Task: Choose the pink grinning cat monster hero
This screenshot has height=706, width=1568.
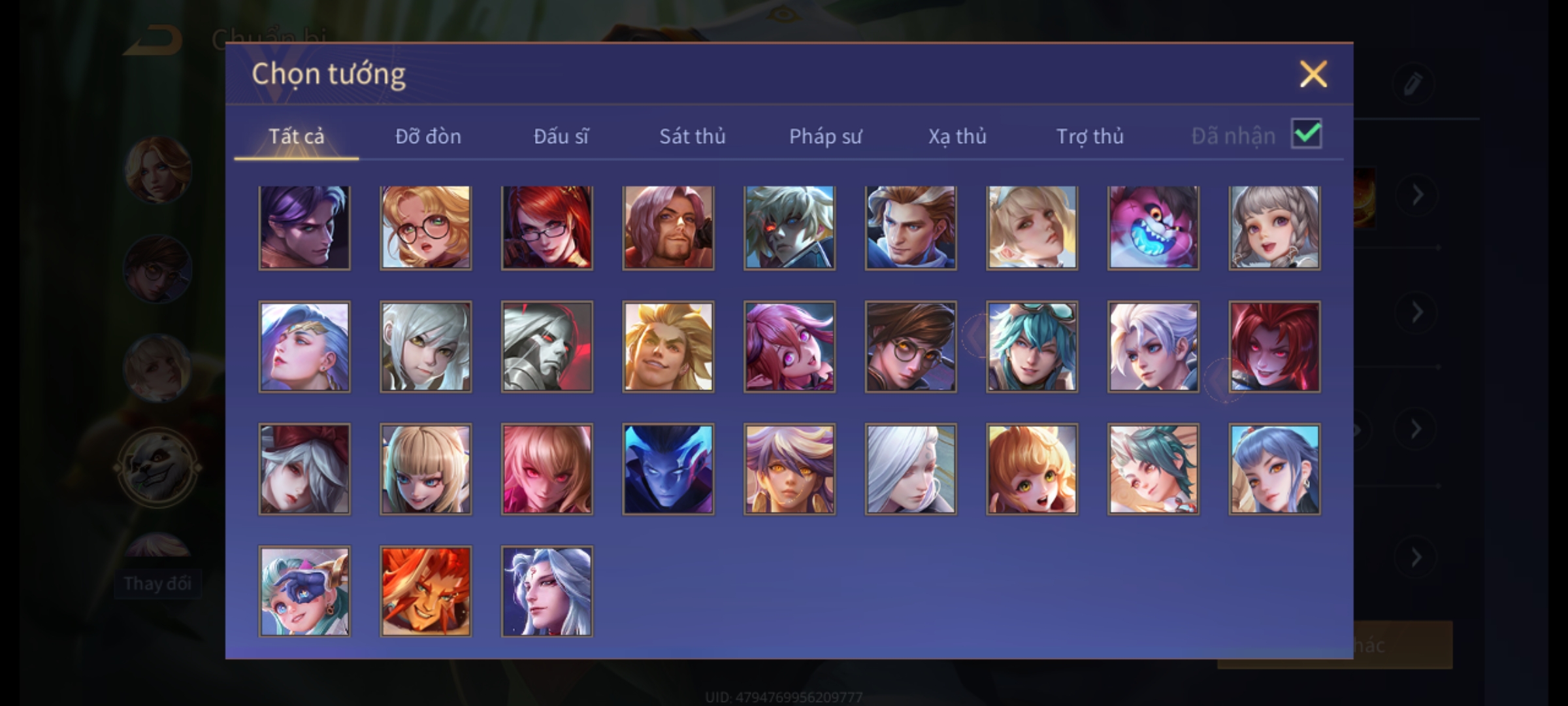Action: click(x=1153, y=227)
